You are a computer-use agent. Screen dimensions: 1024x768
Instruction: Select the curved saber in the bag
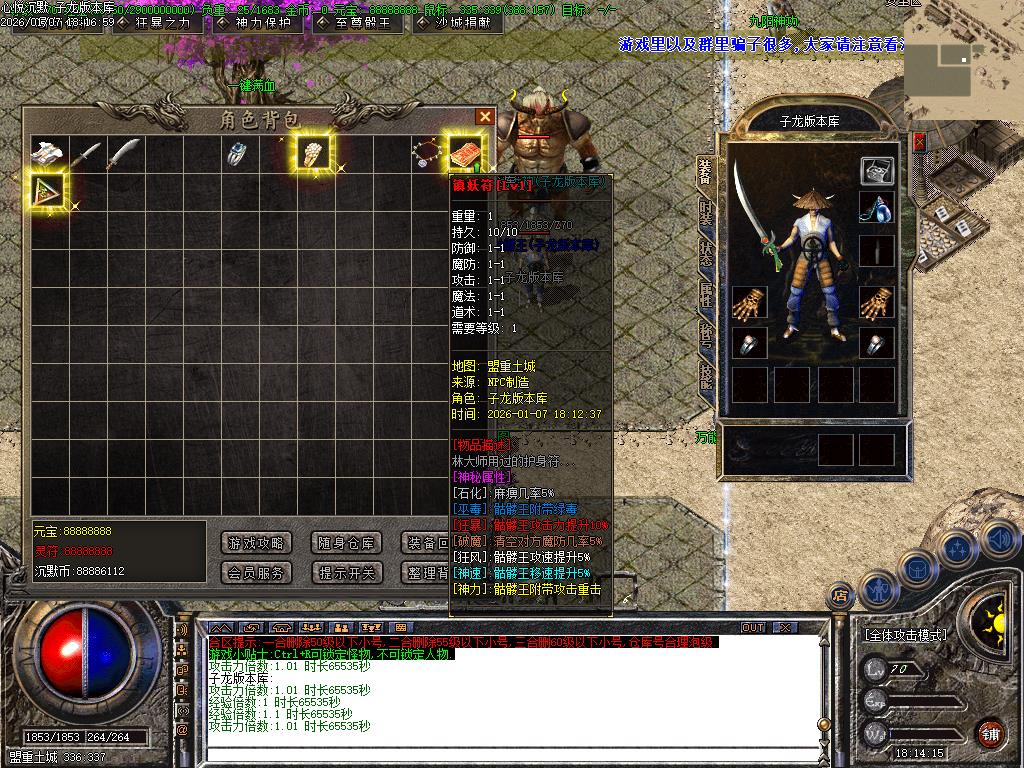point(123,154)
